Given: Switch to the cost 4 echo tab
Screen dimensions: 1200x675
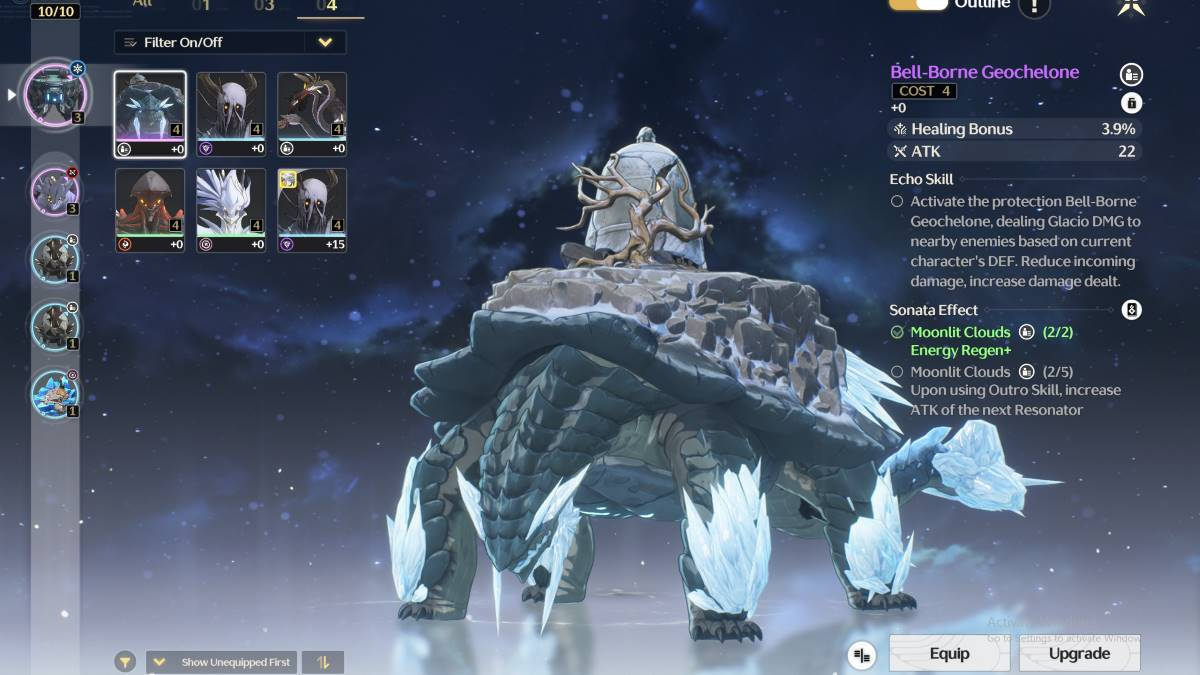Looking at the screenshot, I should pyautogui.click(x=330, y=6).
